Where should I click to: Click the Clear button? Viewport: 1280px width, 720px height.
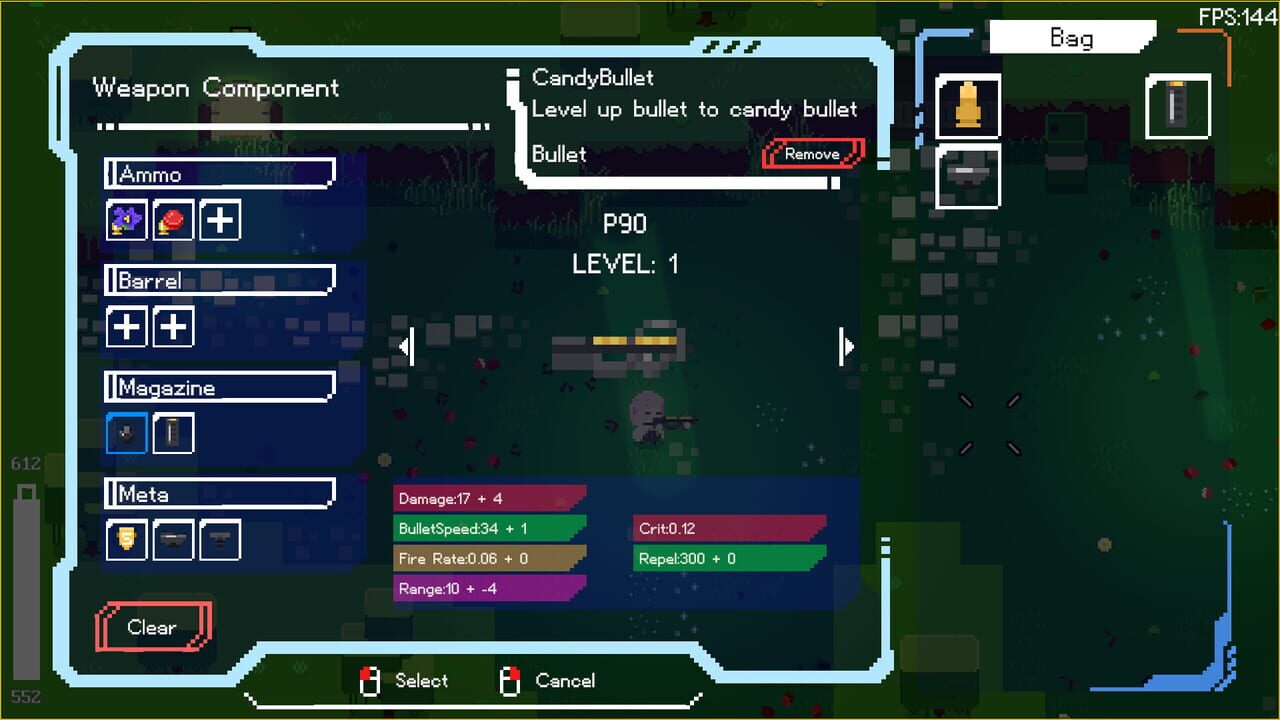pos(152,627)
